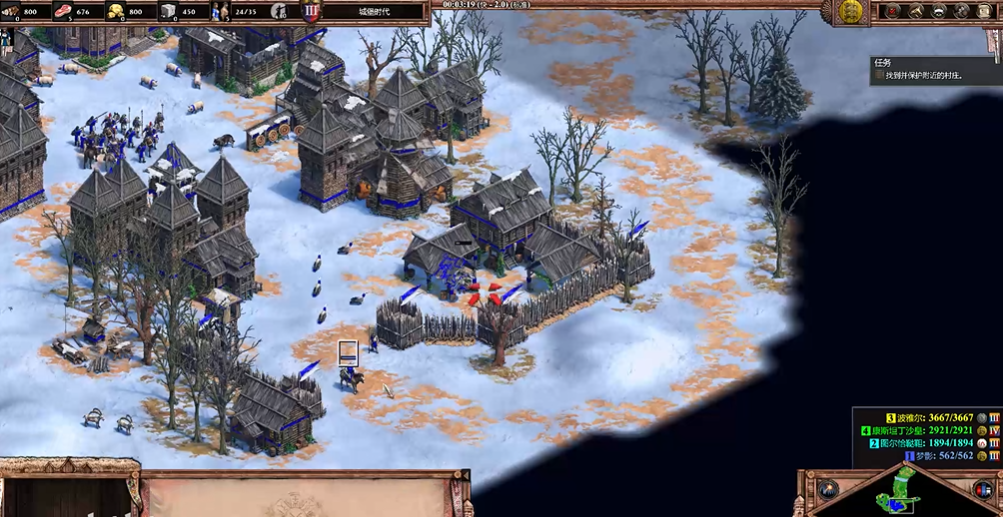This screenshot has height=517, width=1003.
Task: Click the yellow civilization emblem
Action: pos(851,11)
